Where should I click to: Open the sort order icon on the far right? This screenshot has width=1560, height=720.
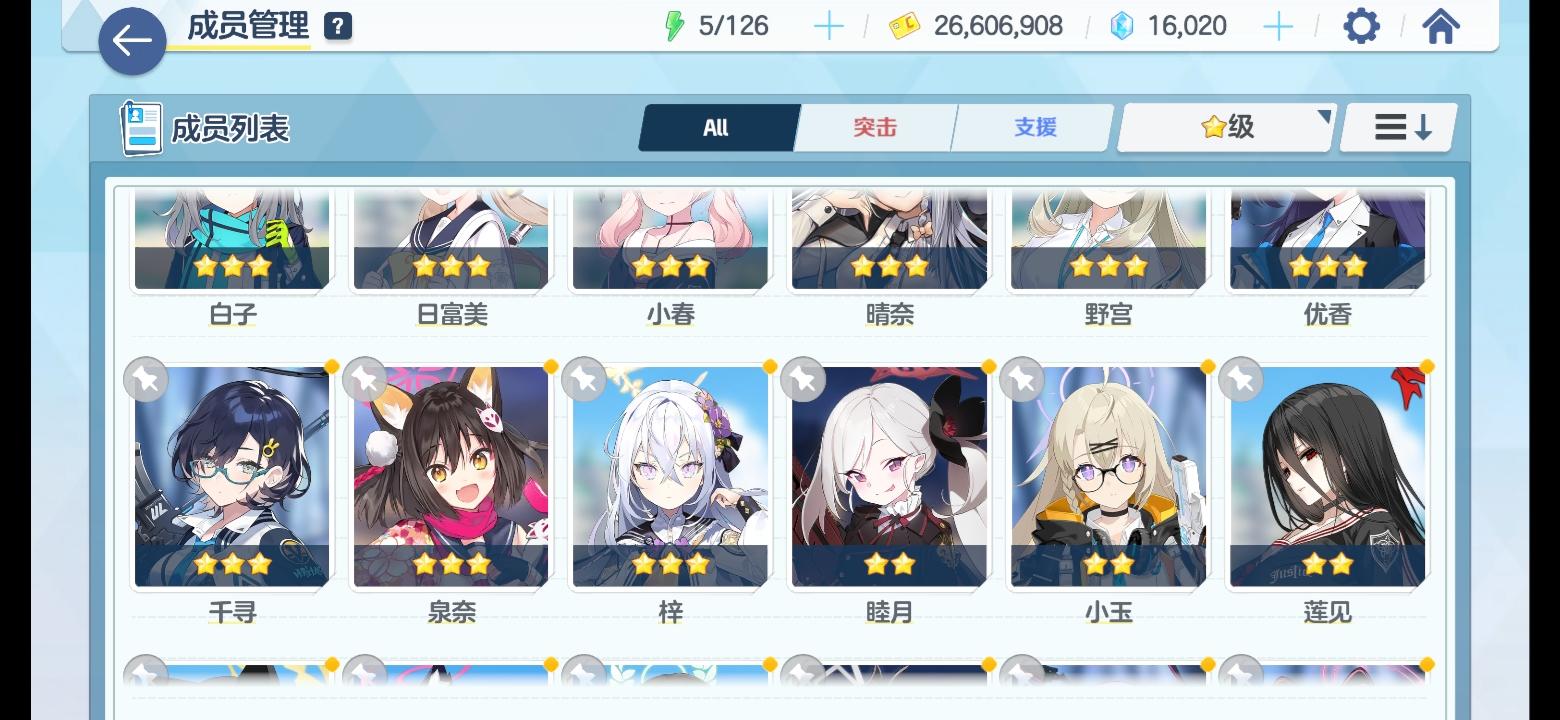pyautogui.click(x=1398, y=127)
